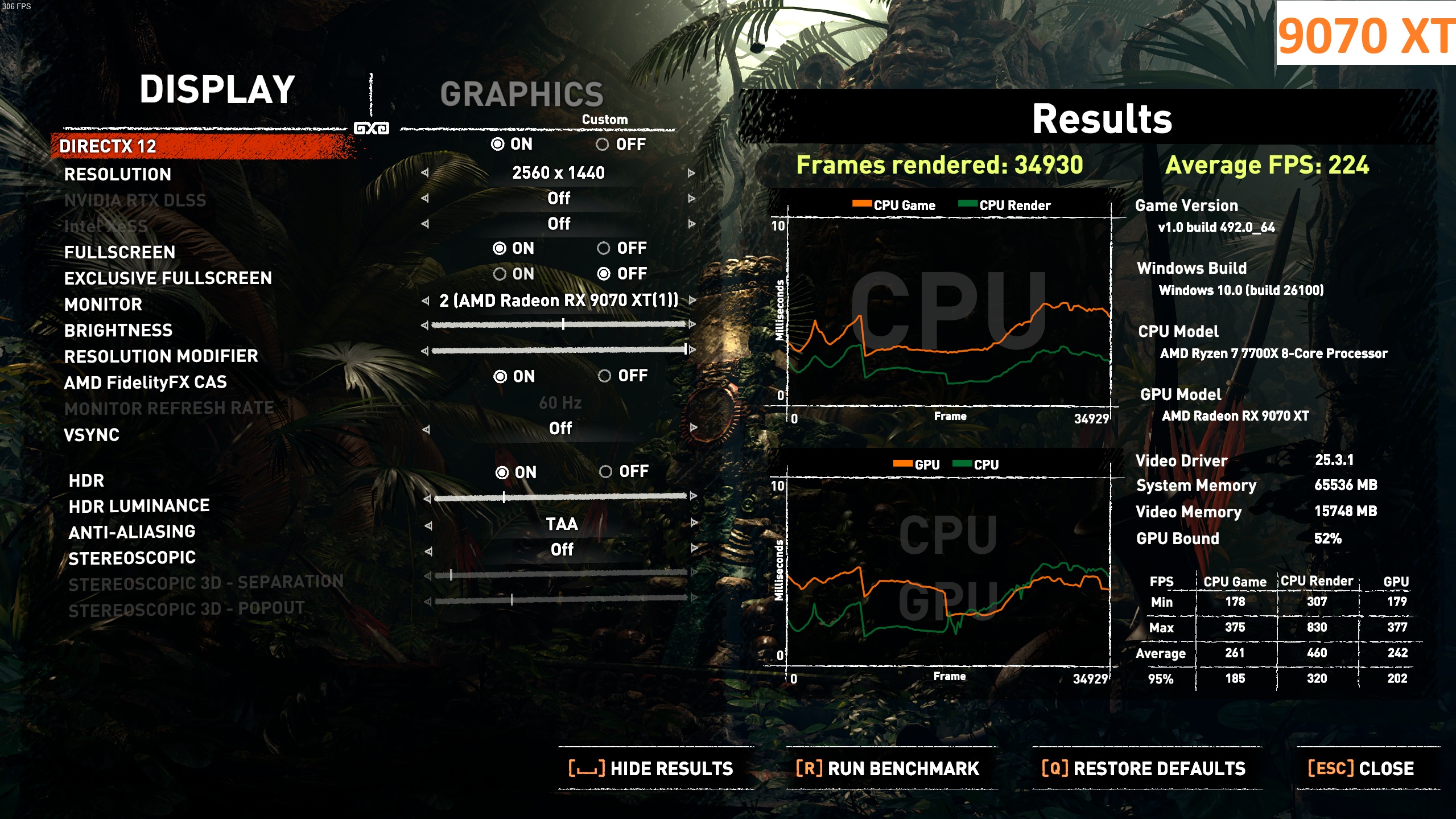Screen dimensions: 1456x819
Task: Change the Stereoscopic setting with the right arrow
Action: (x=694, y=548)
